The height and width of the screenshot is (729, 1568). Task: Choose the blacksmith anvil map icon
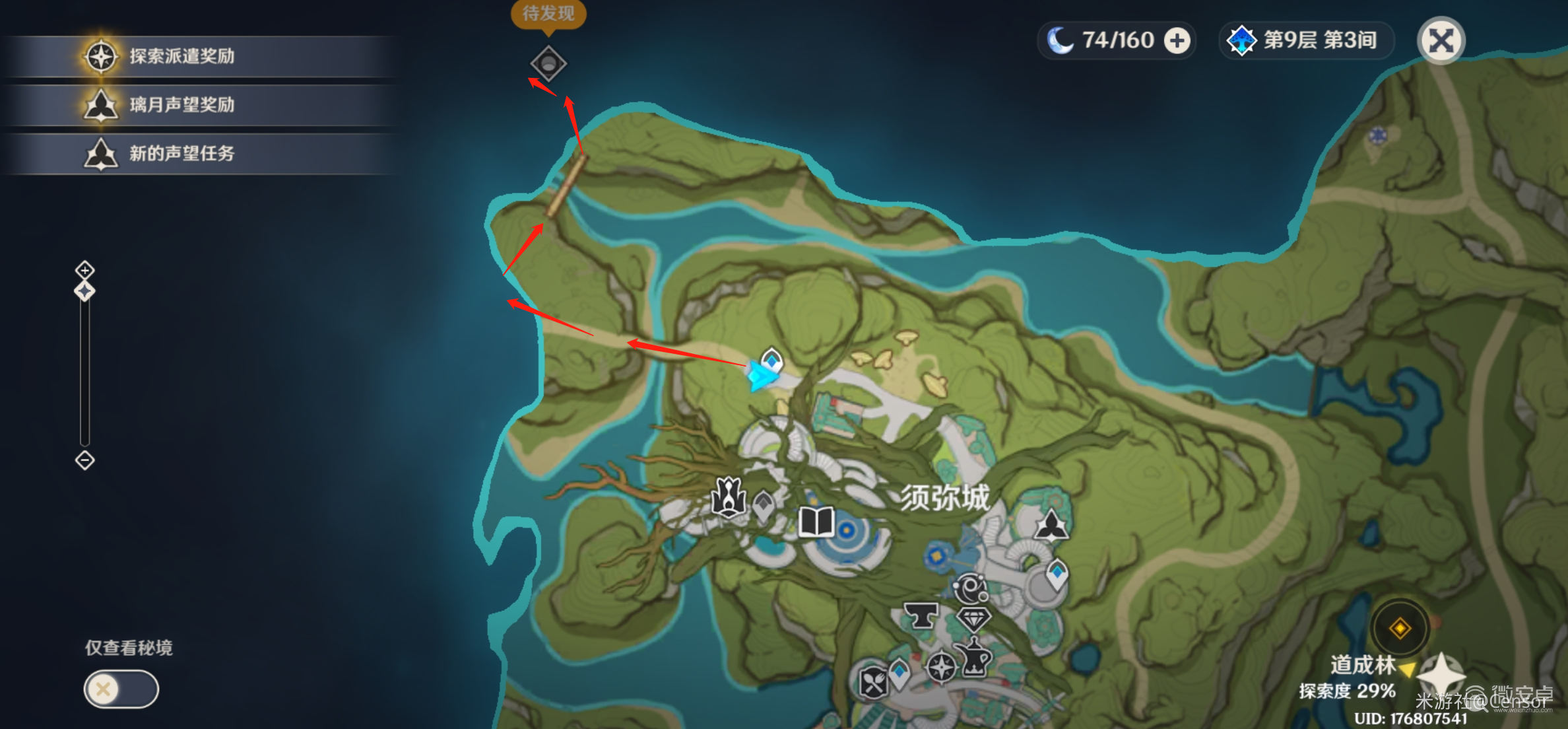coord(921,615)
